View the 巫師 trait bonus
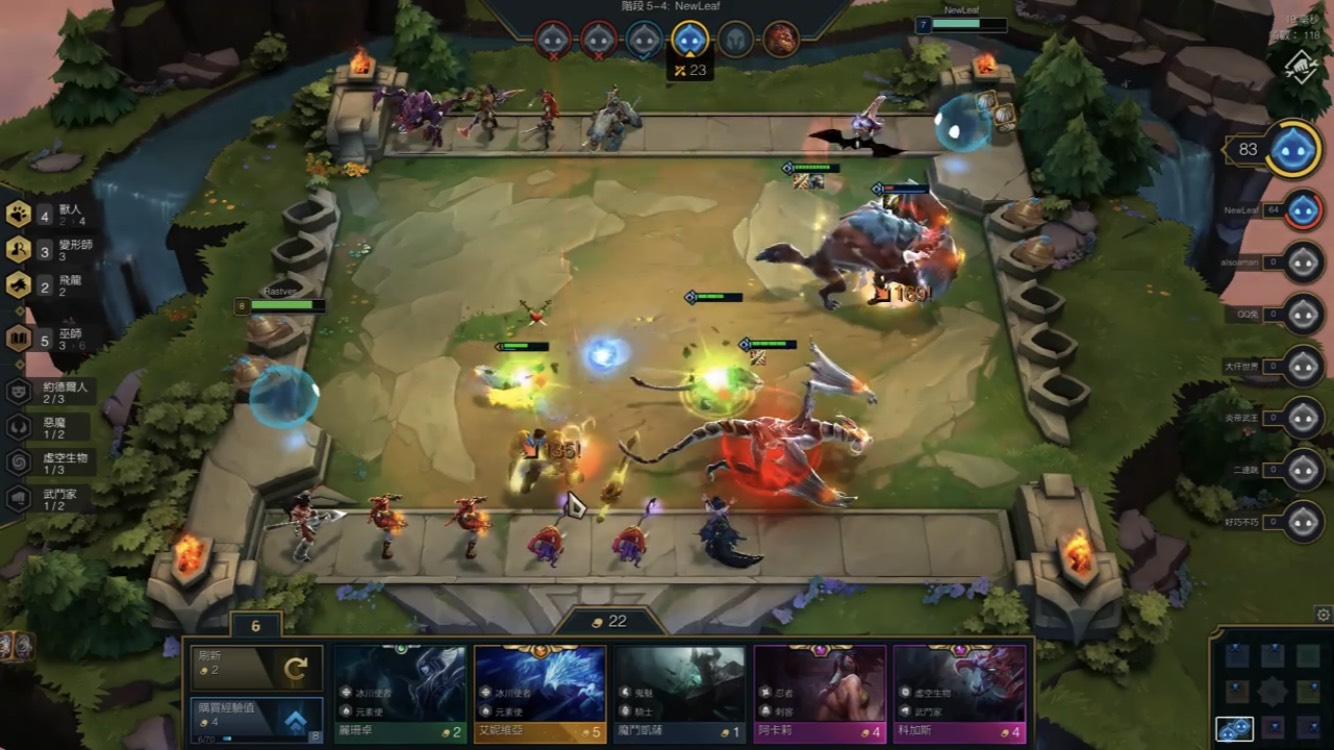The height and width of the screenshot is (750, 1334). [x=50, y=339]
